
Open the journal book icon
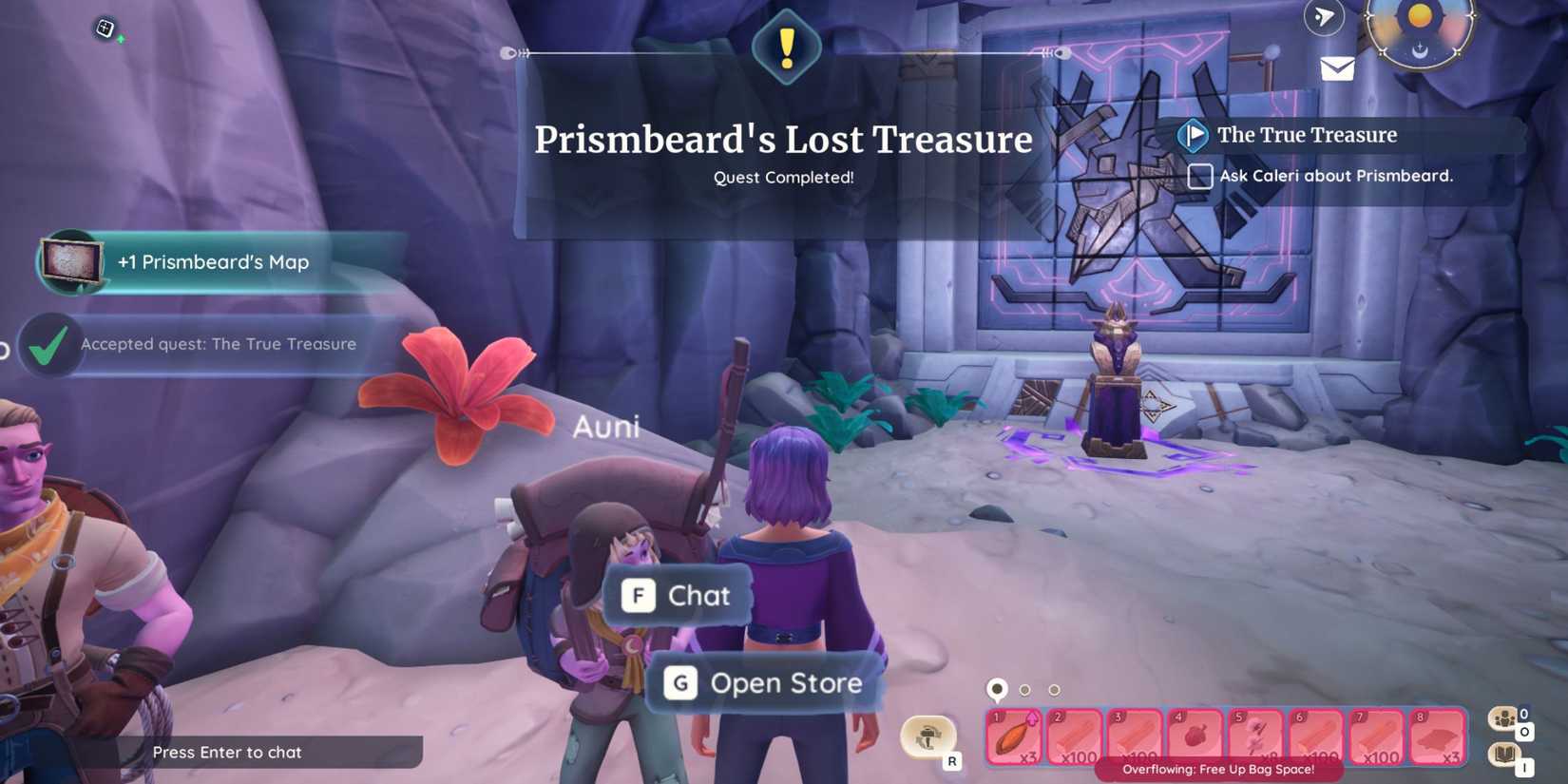pyautogui.click(x=1504, y=755)
